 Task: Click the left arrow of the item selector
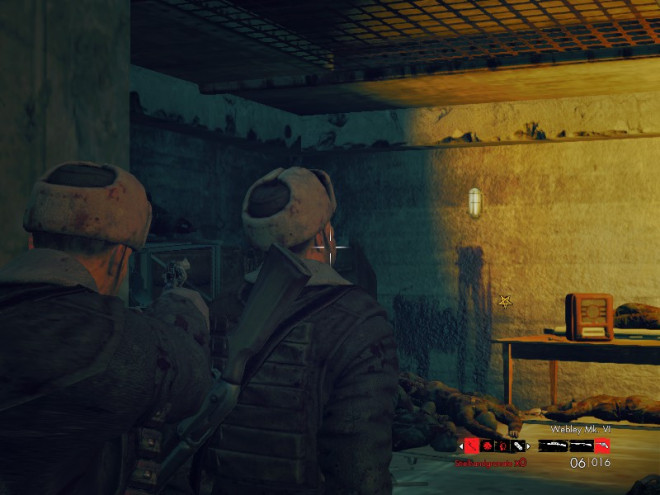[x=461, y=446]
